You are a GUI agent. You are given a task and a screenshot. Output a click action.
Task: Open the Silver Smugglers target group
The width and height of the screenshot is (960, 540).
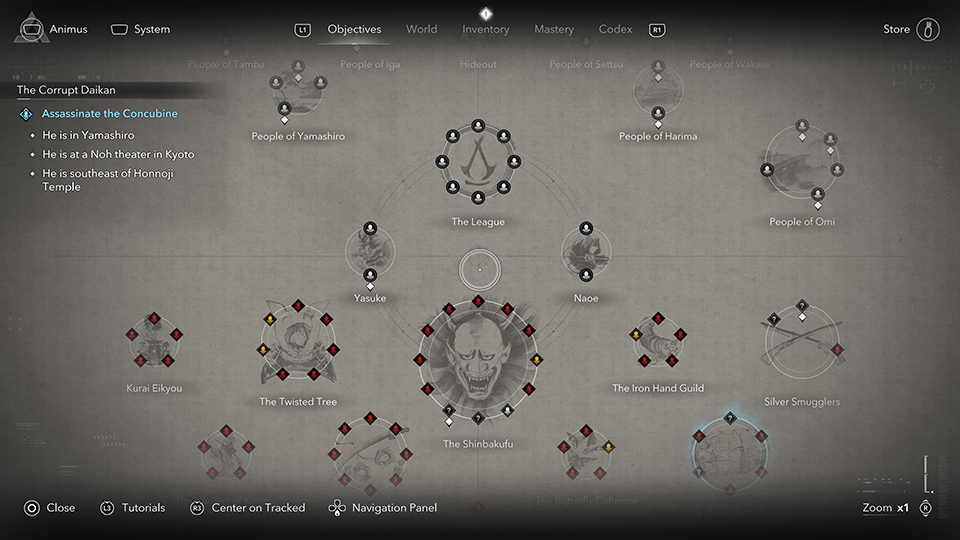tap(802, 345)
